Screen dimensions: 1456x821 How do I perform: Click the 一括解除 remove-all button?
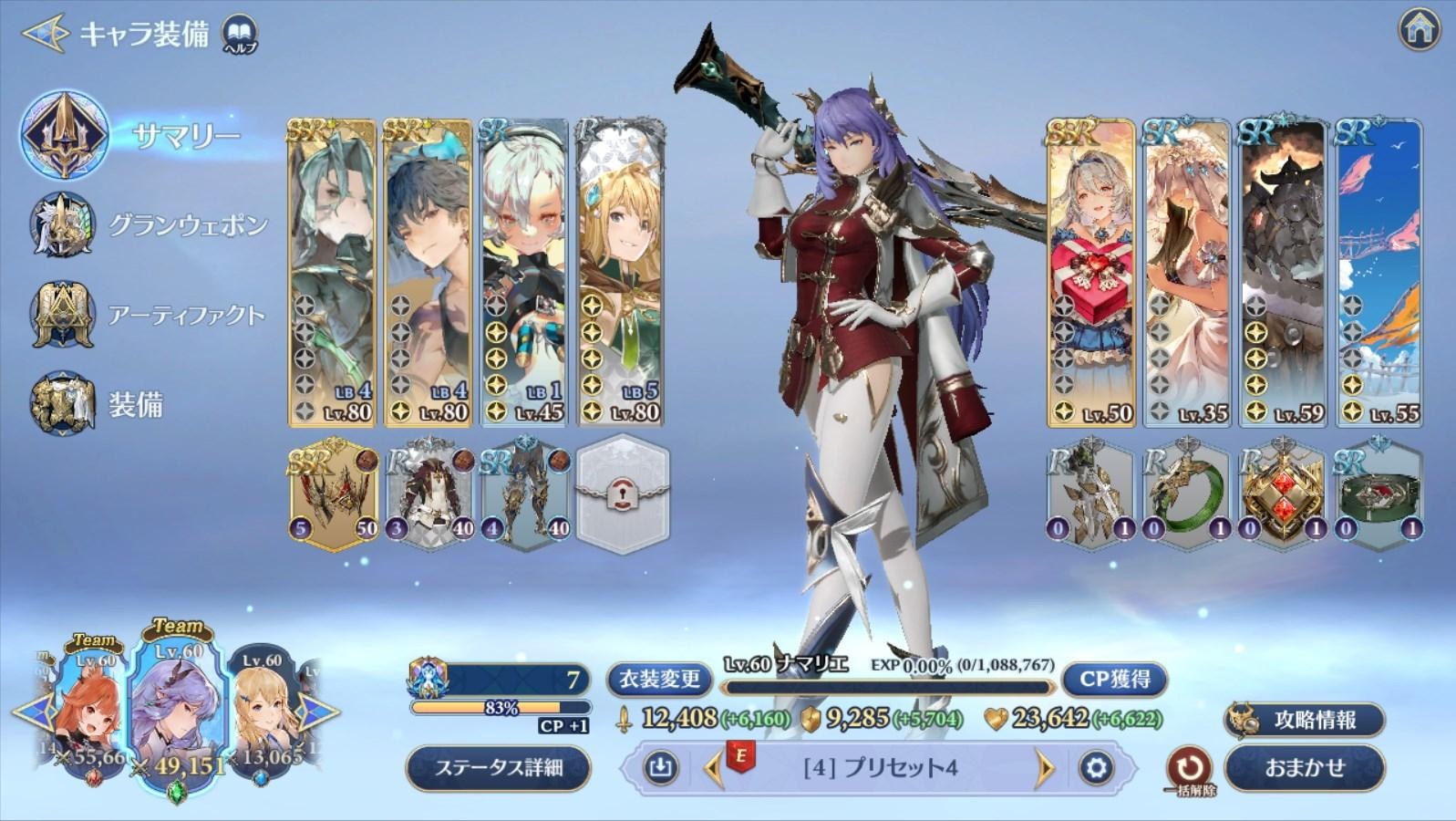(1190, 769)
